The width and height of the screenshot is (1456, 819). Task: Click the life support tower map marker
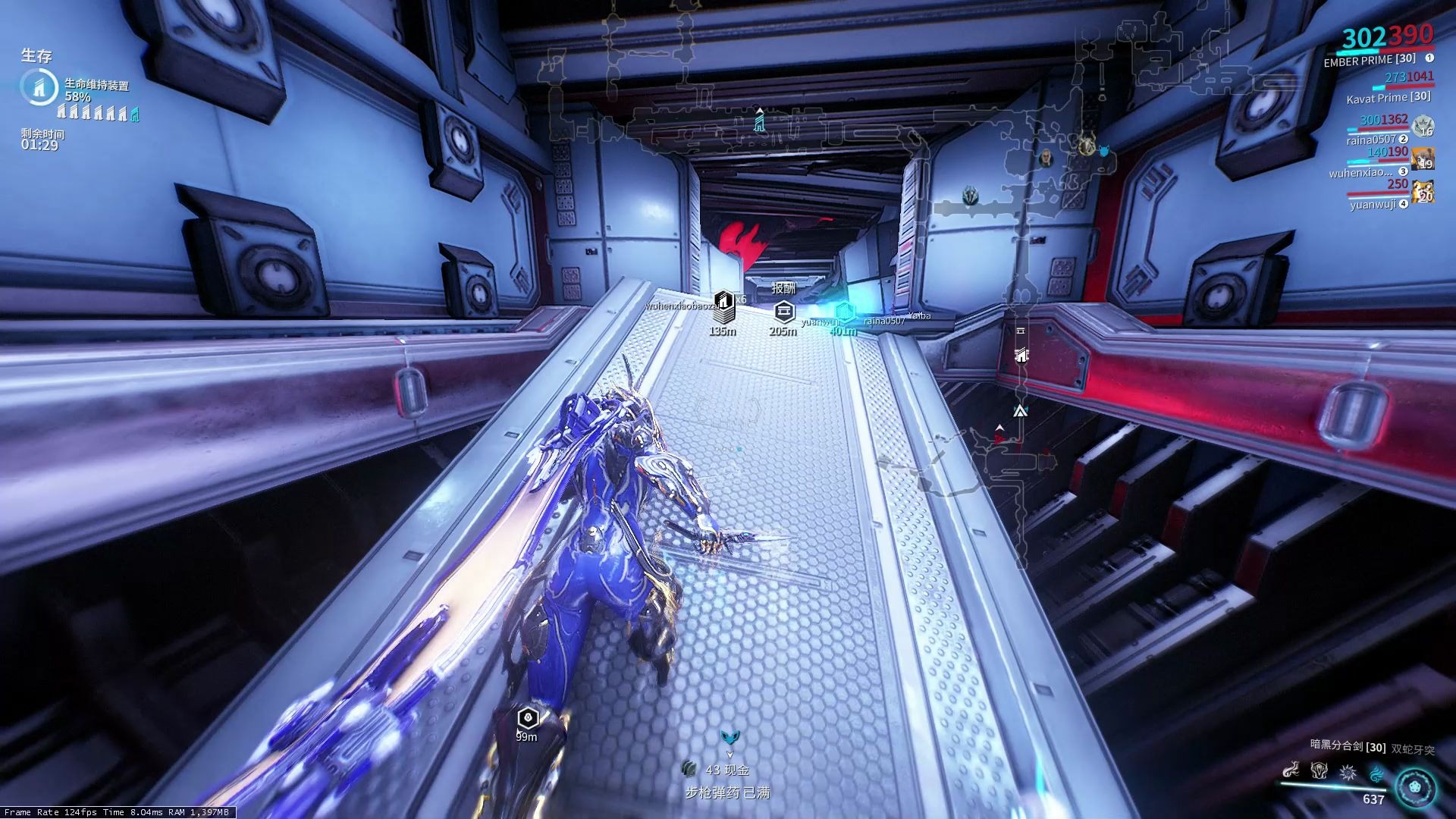(x=759, y=121)
